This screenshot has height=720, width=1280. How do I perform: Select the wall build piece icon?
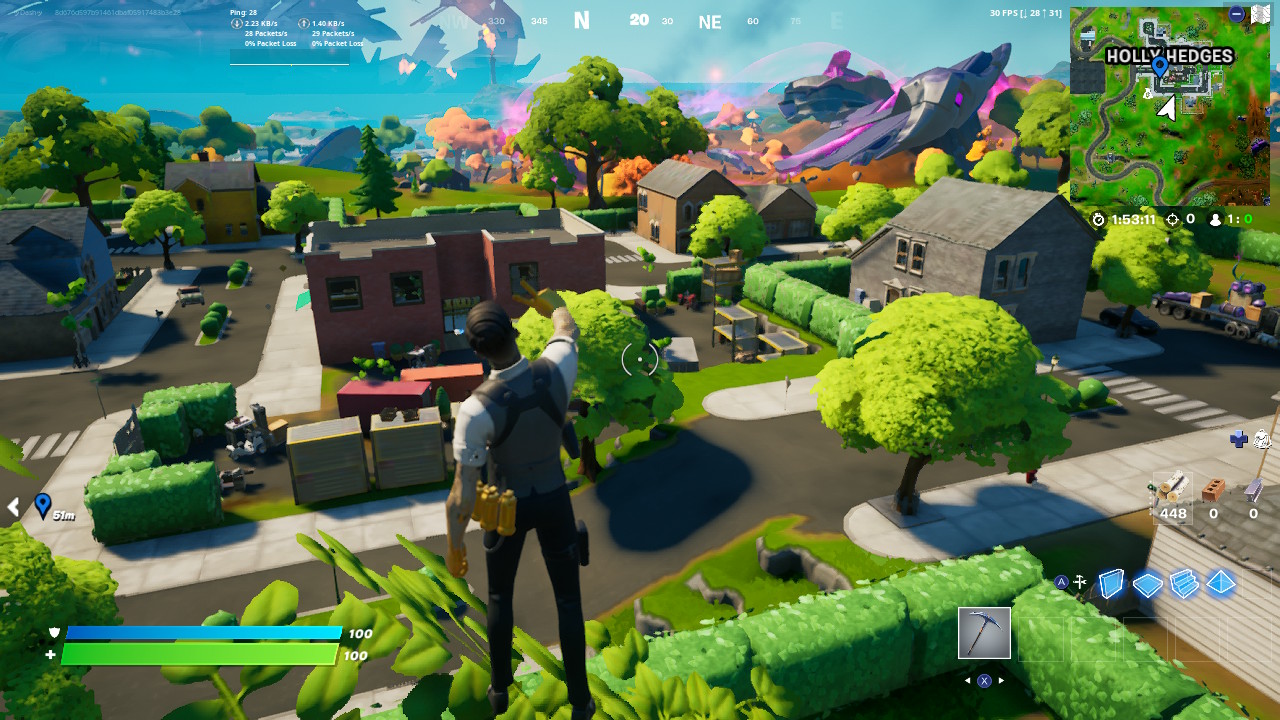click(x=1112, y=582)
